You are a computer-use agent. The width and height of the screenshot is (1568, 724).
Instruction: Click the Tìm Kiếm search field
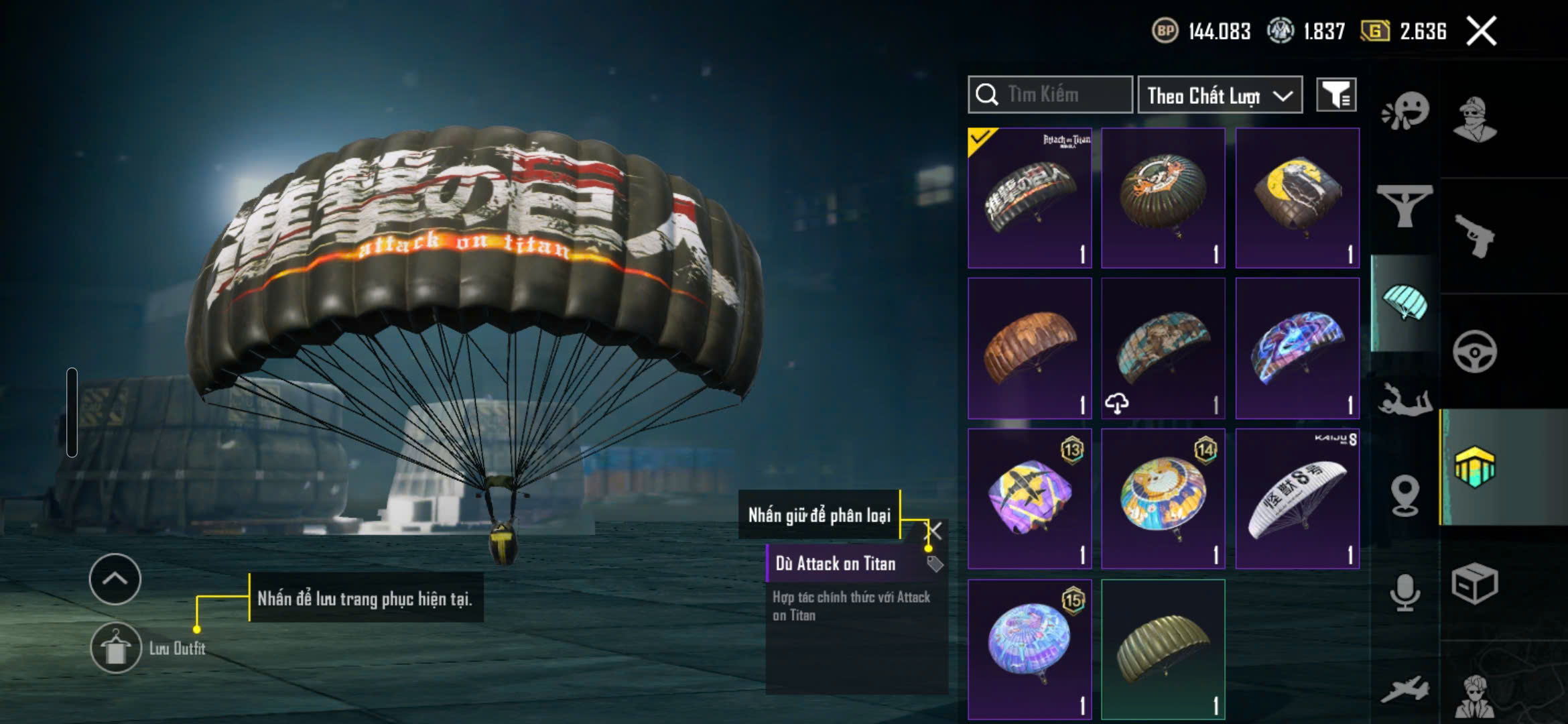click(1051, 95)
